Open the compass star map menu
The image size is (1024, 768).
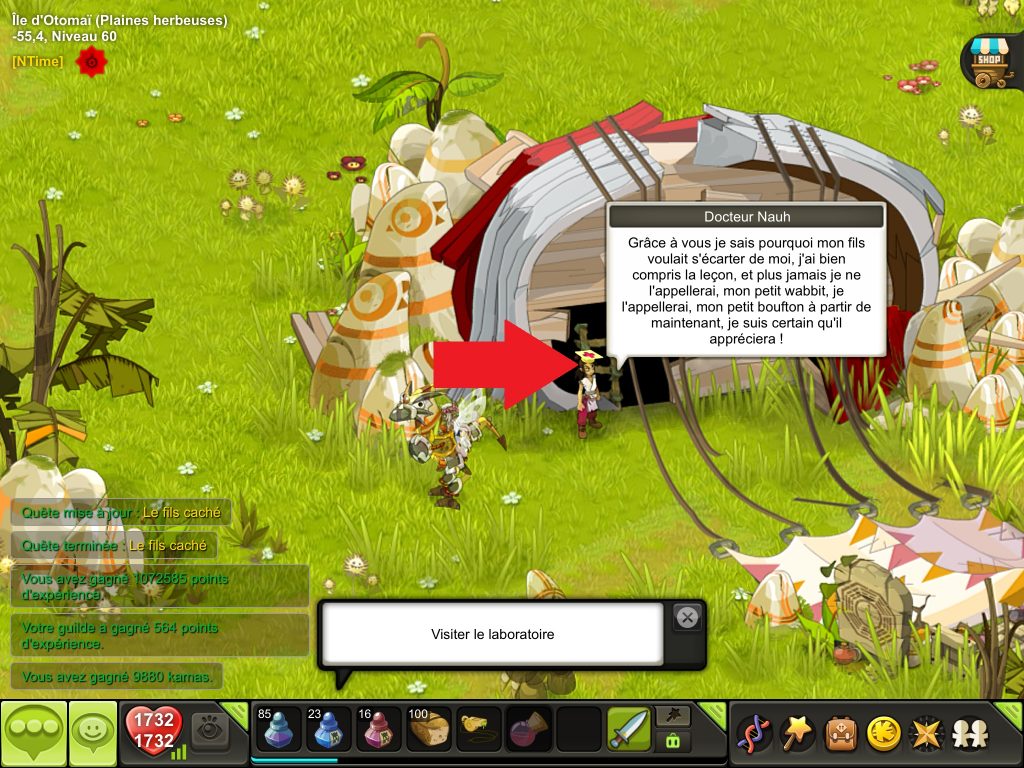(926, 734)
